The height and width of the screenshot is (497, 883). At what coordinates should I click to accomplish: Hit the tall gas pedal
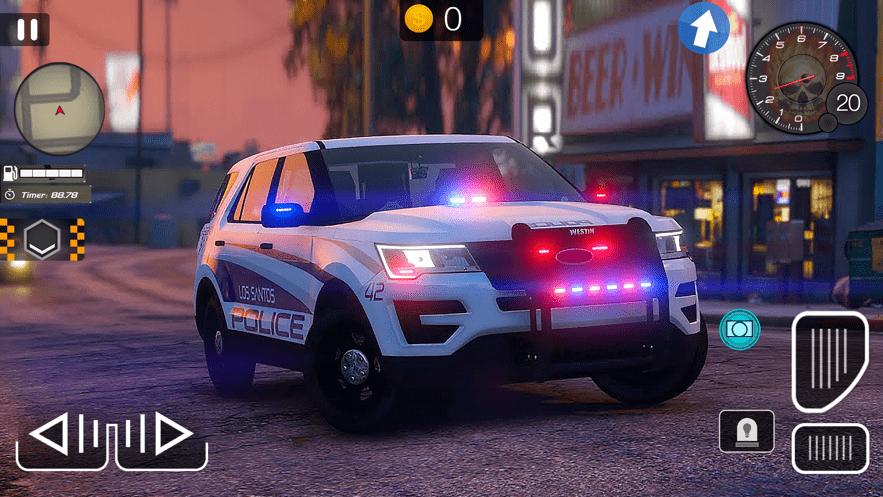pyautogui.click(x=829, y=361)
